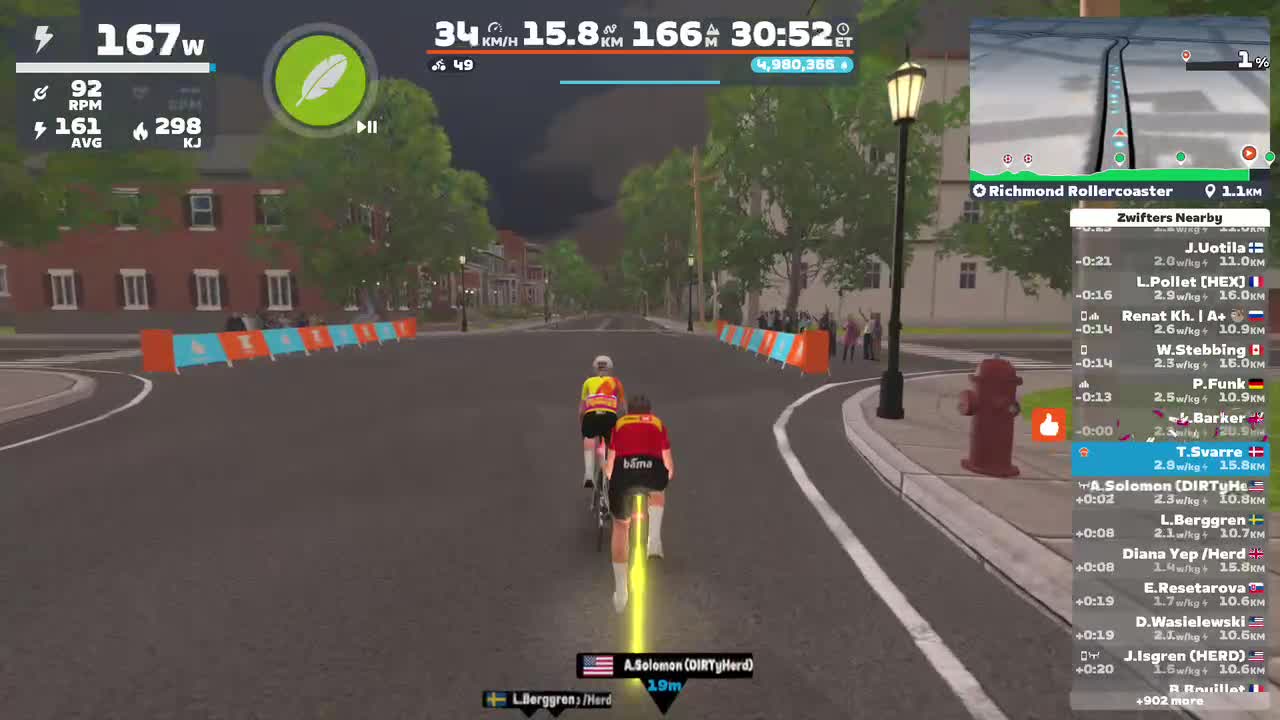This screenshot has height=720, width=1280.
Task: Open the Zwifters Nearby panel header
Action: click(x=1171, y=217)
